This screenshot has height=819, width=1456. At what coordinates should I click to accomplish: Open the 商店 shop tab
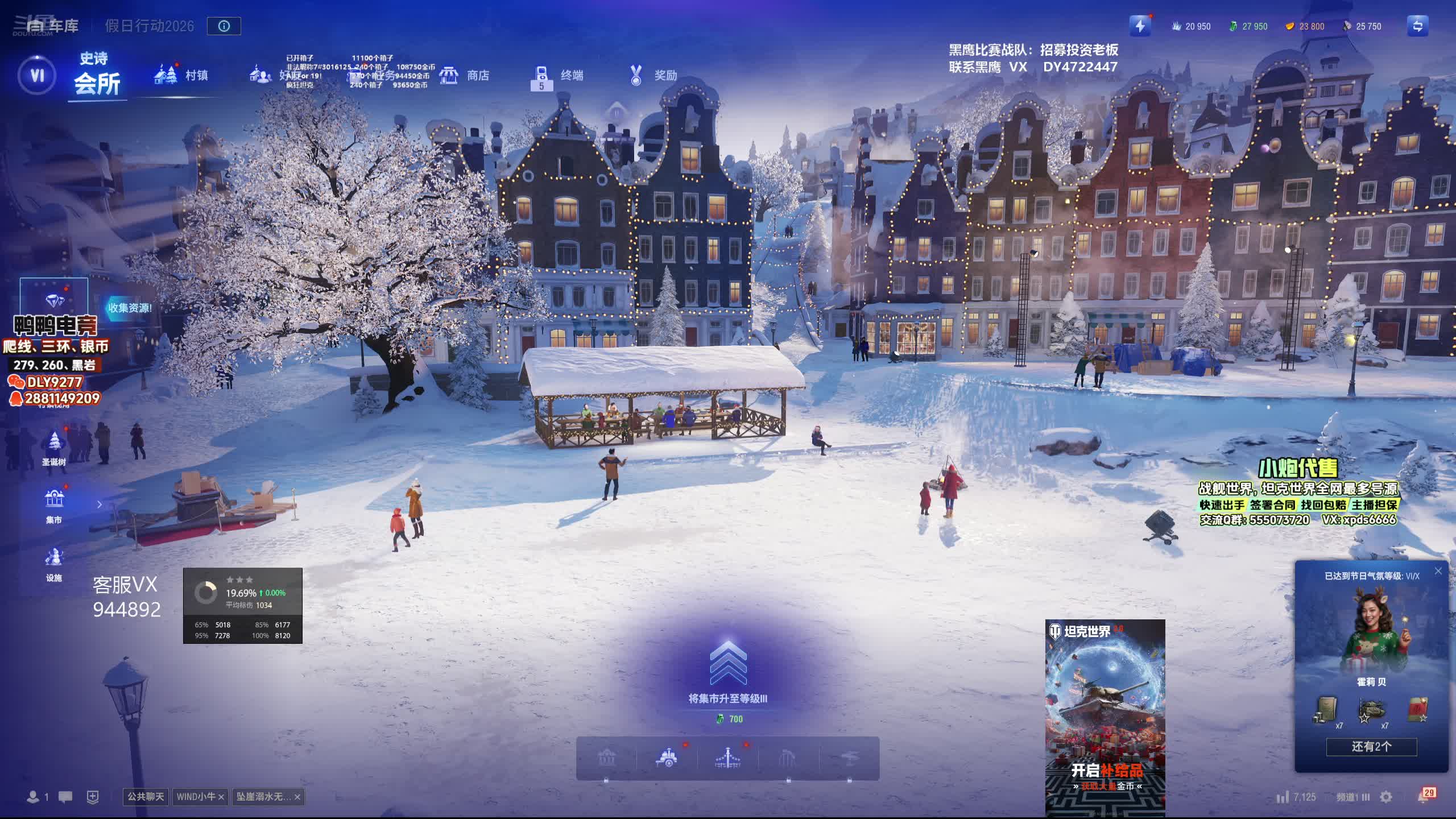pos(465,75)
